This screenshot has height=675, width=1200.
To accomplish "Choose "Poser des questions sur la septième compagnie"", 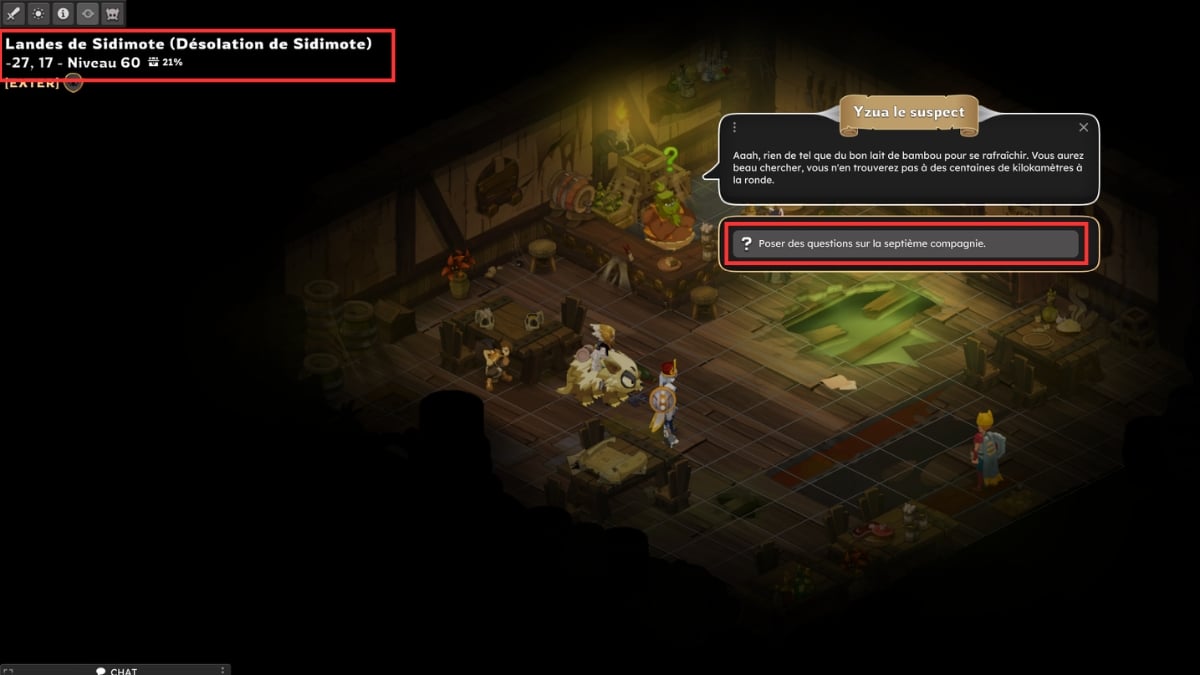I will (x=905, y=244).
